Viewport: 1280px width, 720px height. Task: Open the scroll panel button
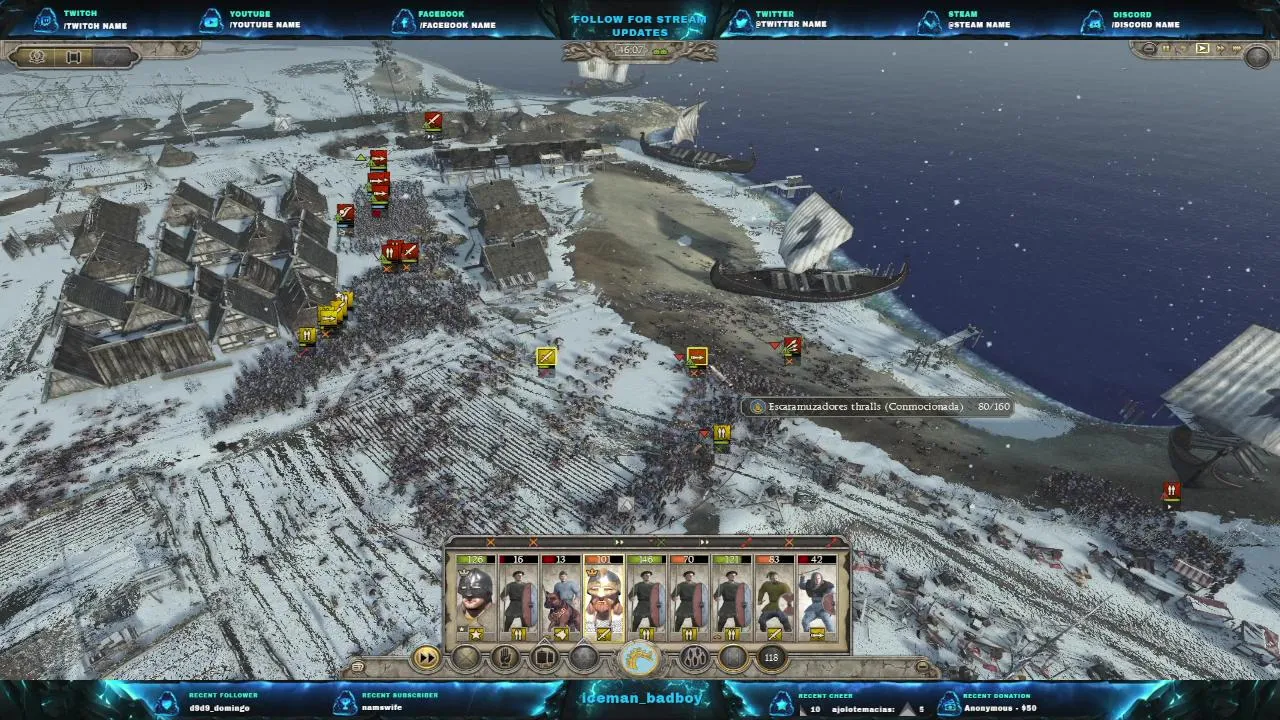[x=73, y=57]
